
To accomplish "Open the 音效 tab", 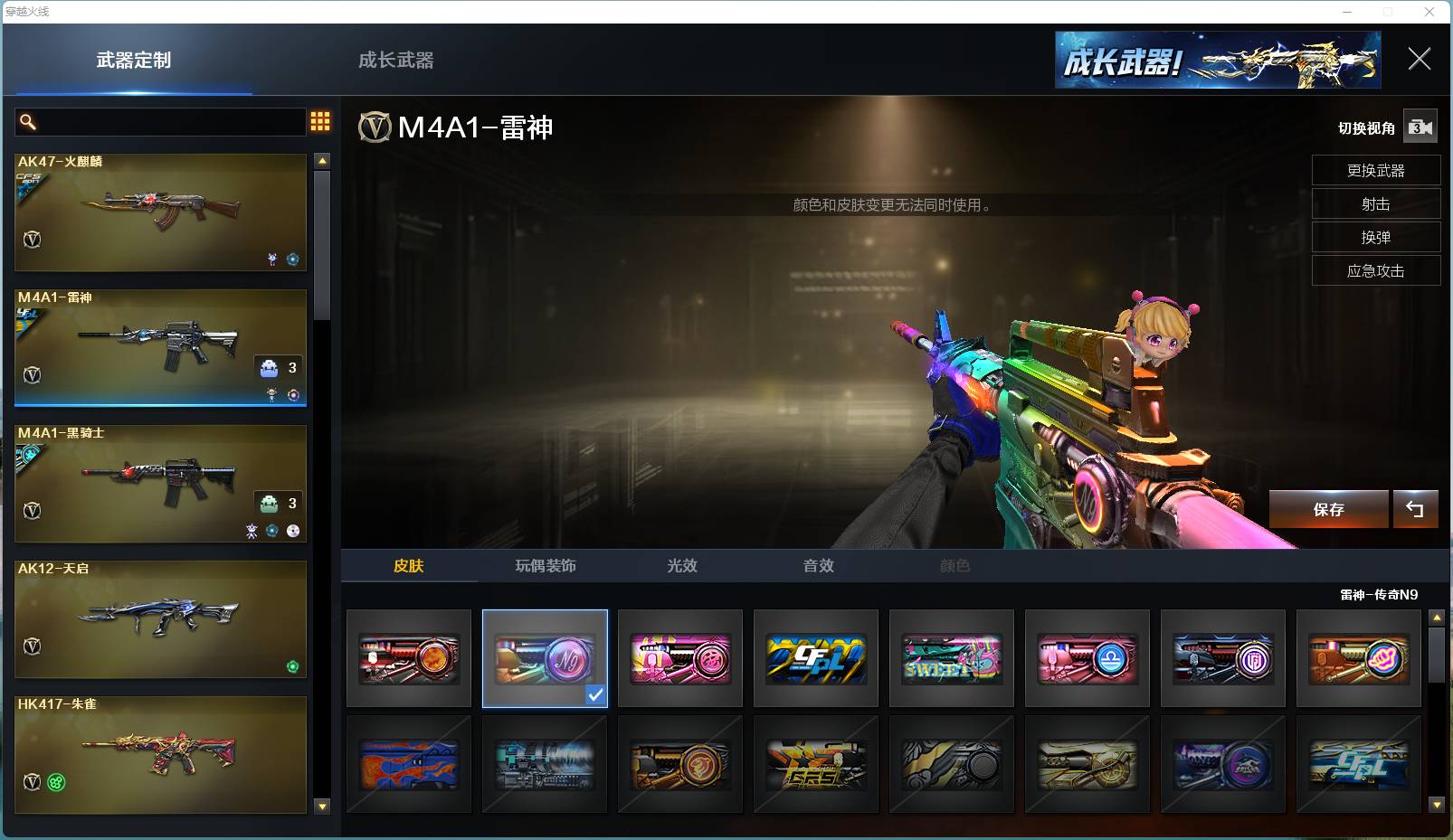I will point(819,566).
